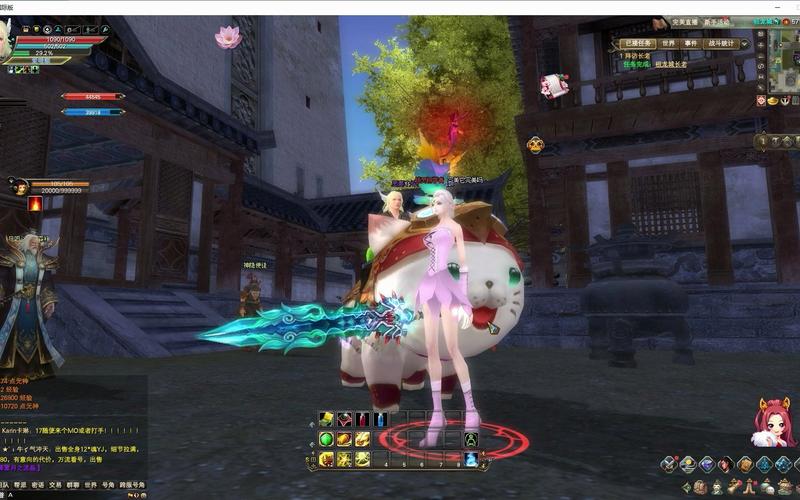Select the pet portrait frame
Screen dimensions: 800x500
click(19, 187)
